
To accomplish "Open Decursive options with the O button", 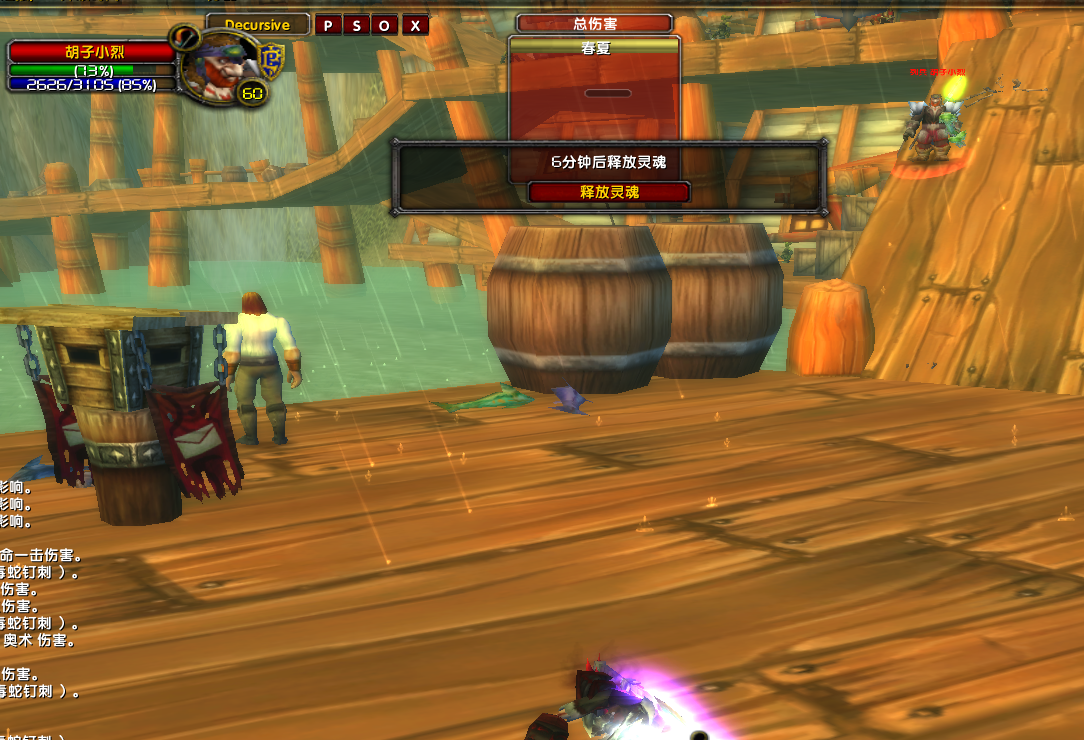I will [385, 26].
